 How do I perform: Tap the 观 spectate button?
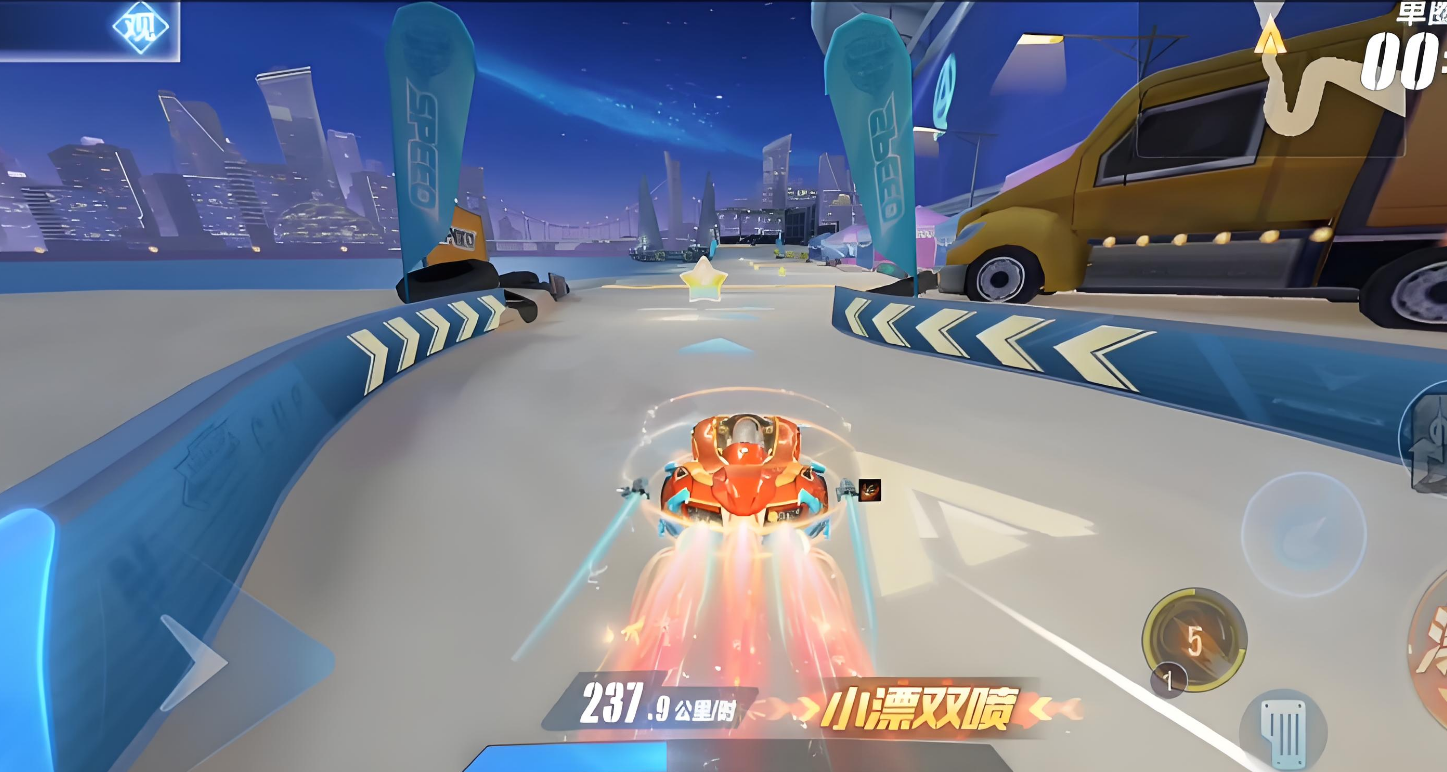tap(140, 28)
